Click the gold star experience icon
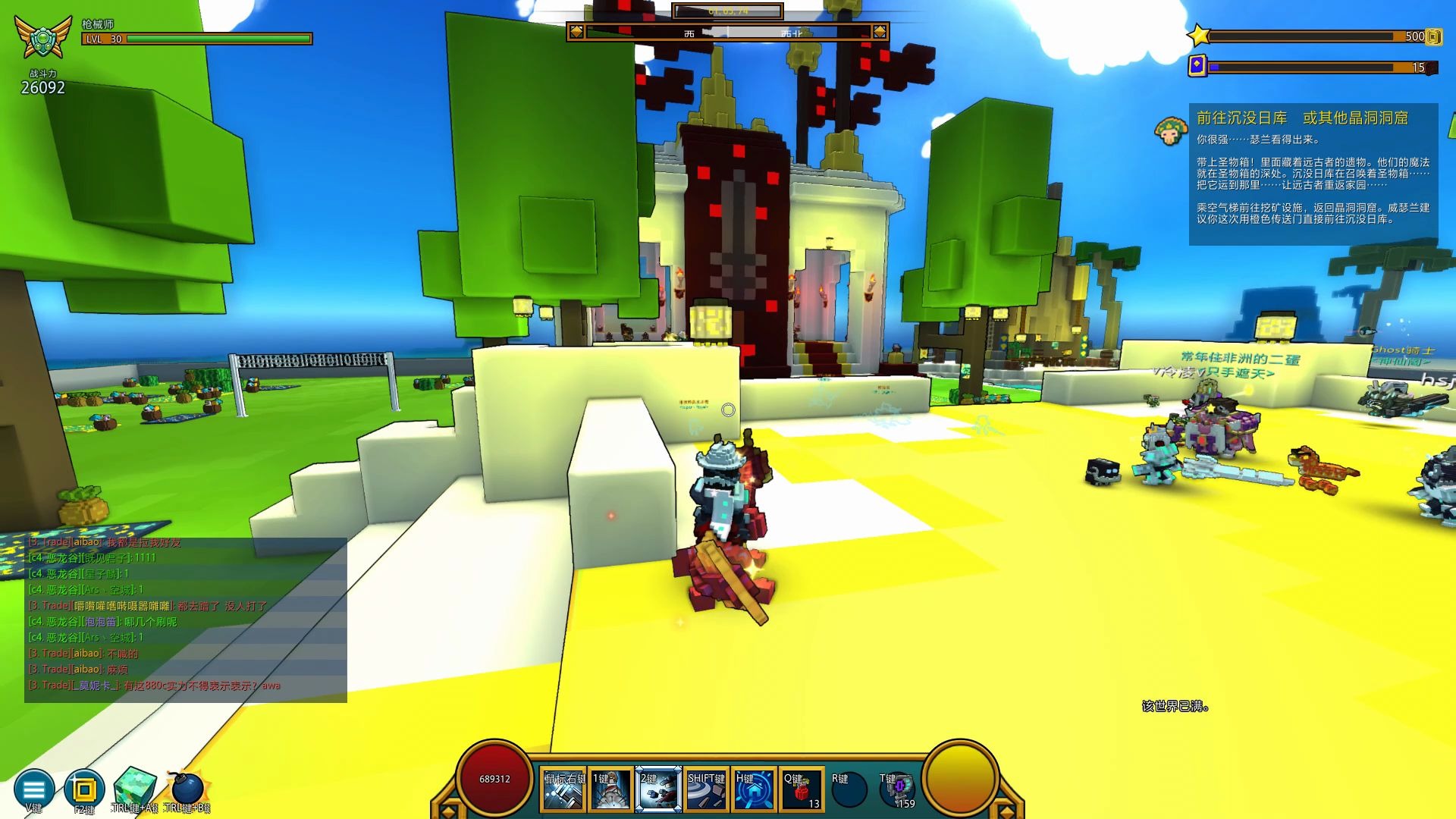The width and height of the screenshot is (1456, 819). 1199,36
